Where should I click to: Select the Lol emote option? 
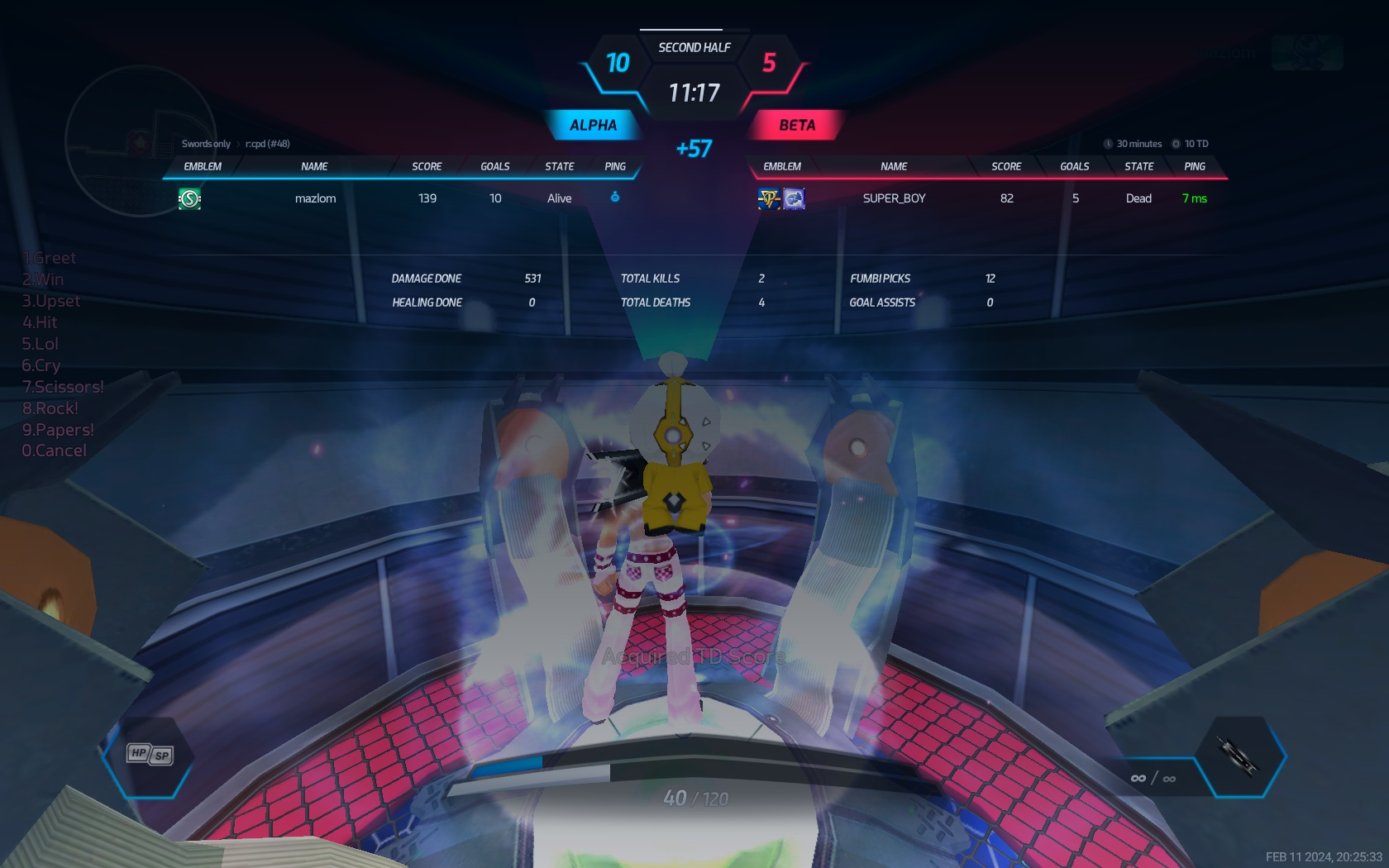[41, 344]
